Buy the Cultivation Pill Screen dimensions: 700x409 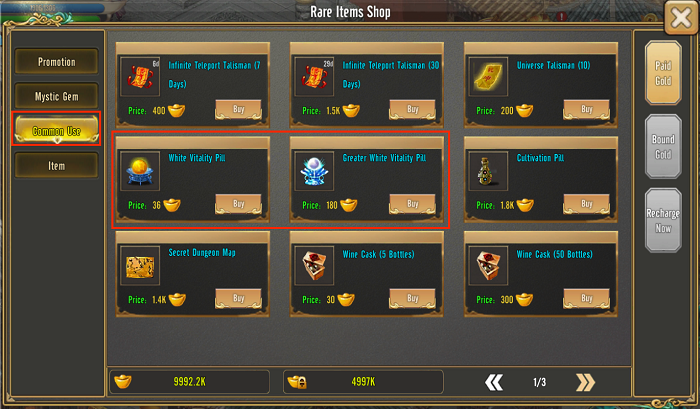click(586, 204)
